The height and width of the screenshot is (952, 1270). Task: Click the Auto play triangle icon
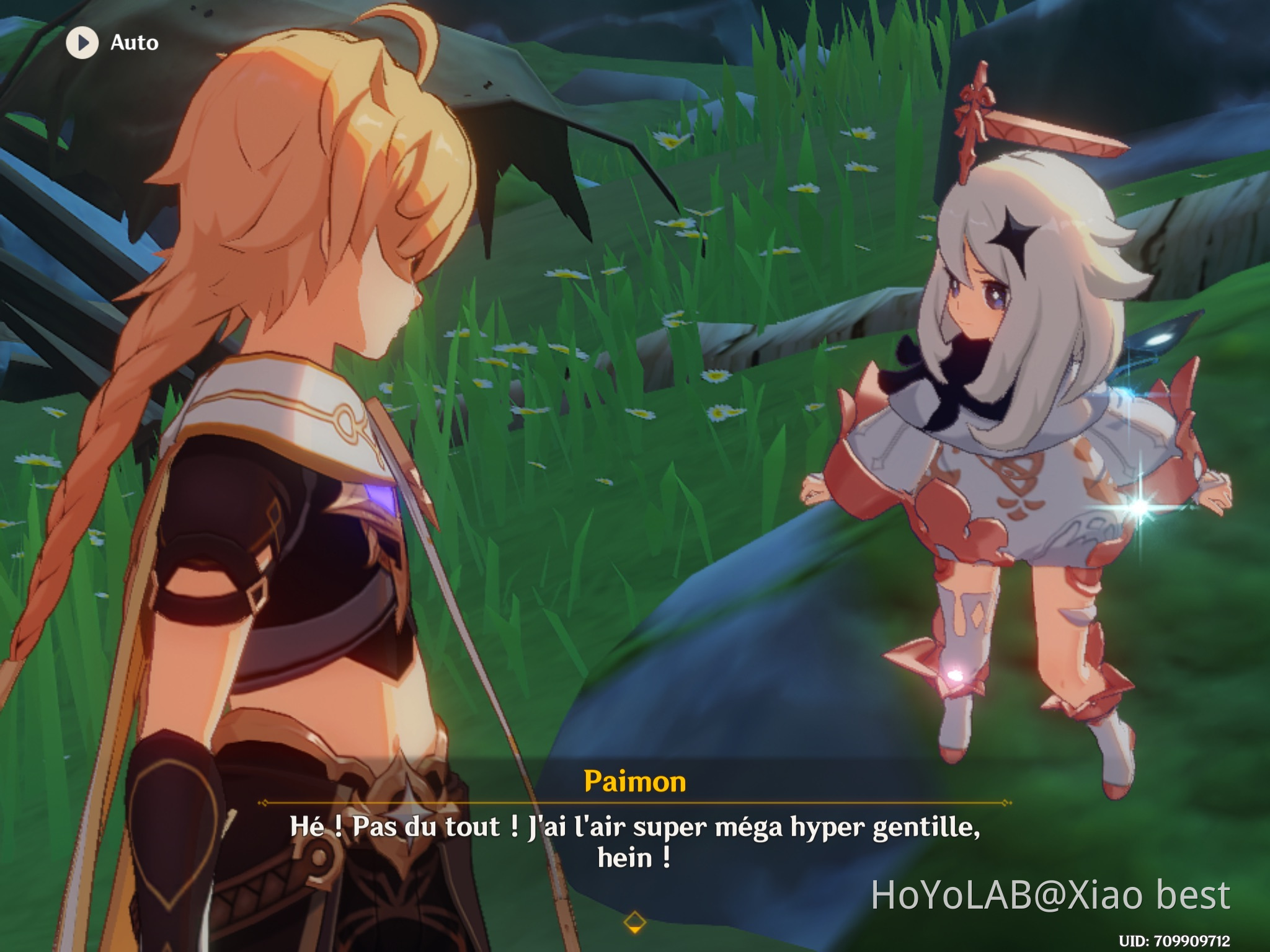(x=82, y=43)
